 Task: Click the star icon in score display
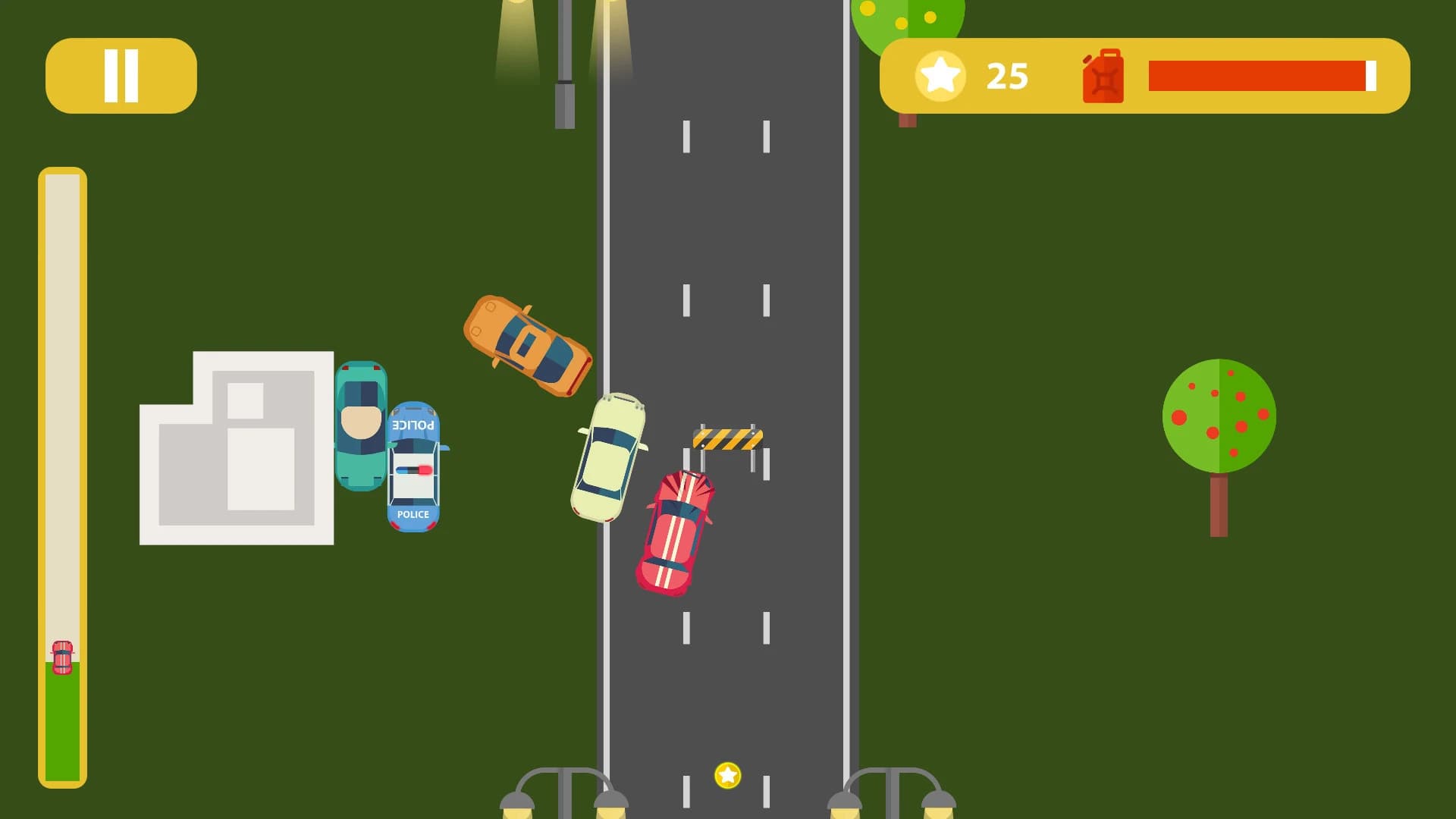(x=940, y=75)
